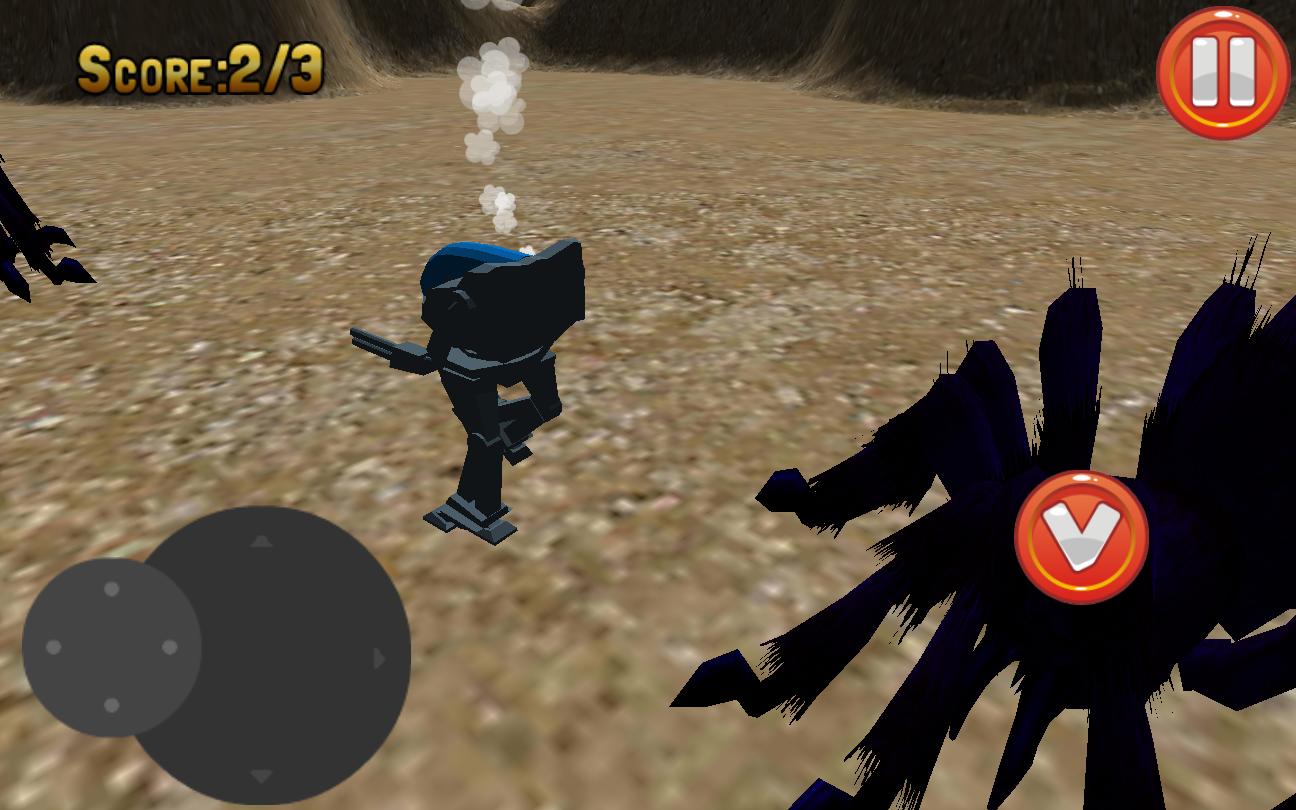The height and width of the screenshot is (810, 1296).
Task: Click the robot's blue head
Action: 470,260
